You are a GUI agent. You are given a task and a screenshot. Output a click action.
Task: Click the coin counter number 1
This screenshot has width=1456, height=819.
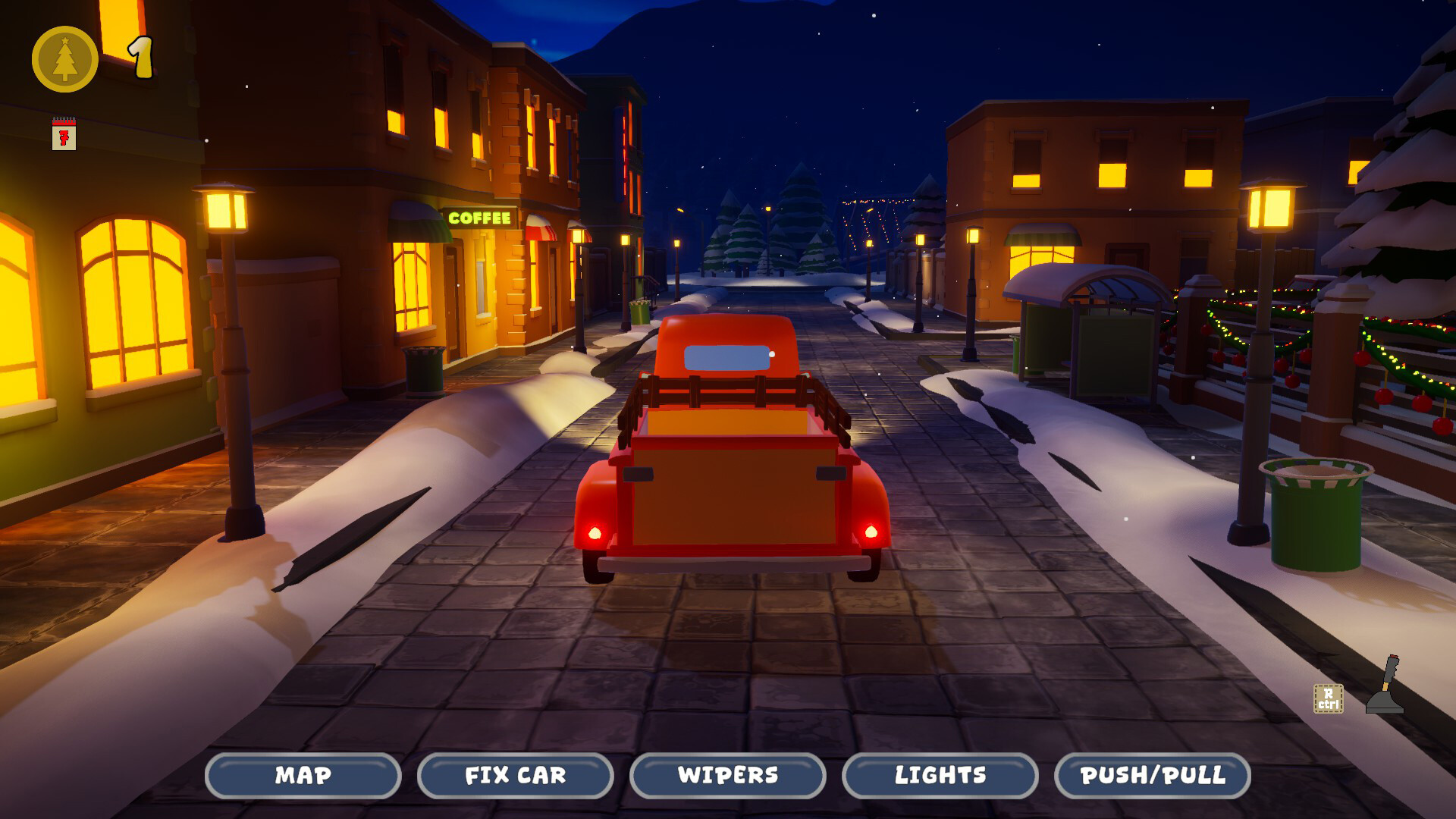click(140, 59)
